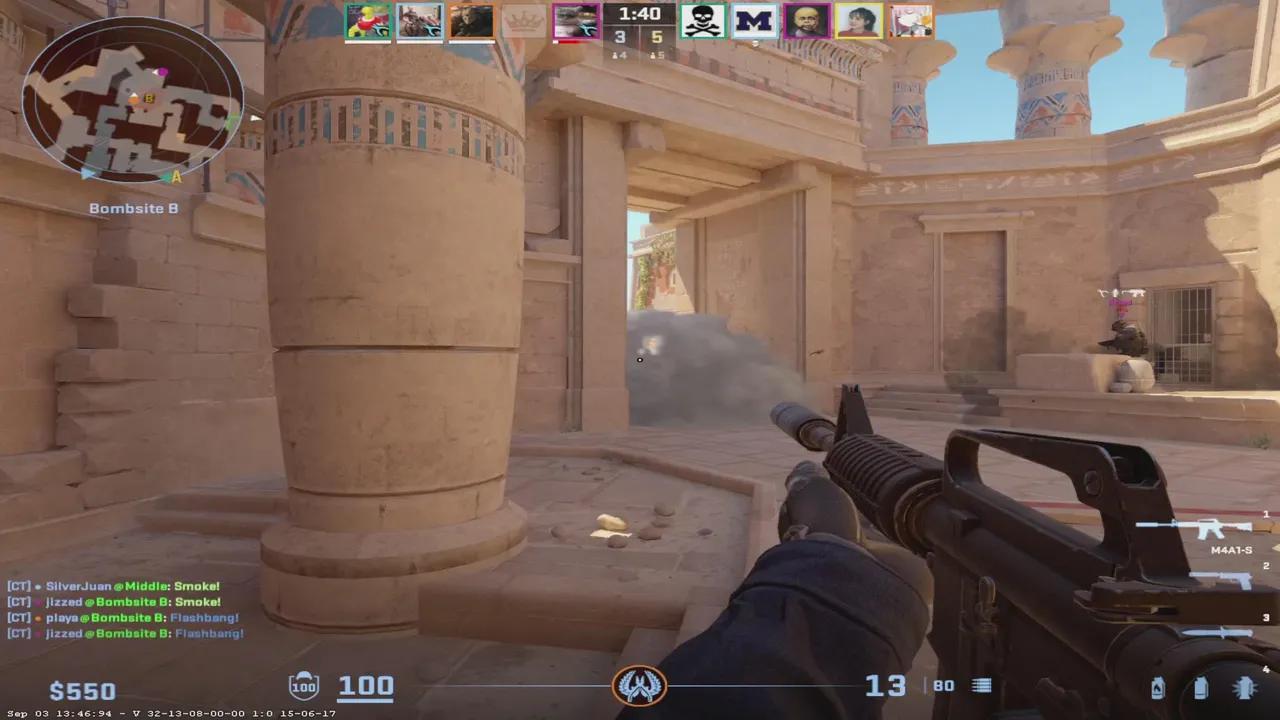Select the smoke grenade icon
The image size is (1280, 720).
pyautogui.click(x=1200, y=687)
